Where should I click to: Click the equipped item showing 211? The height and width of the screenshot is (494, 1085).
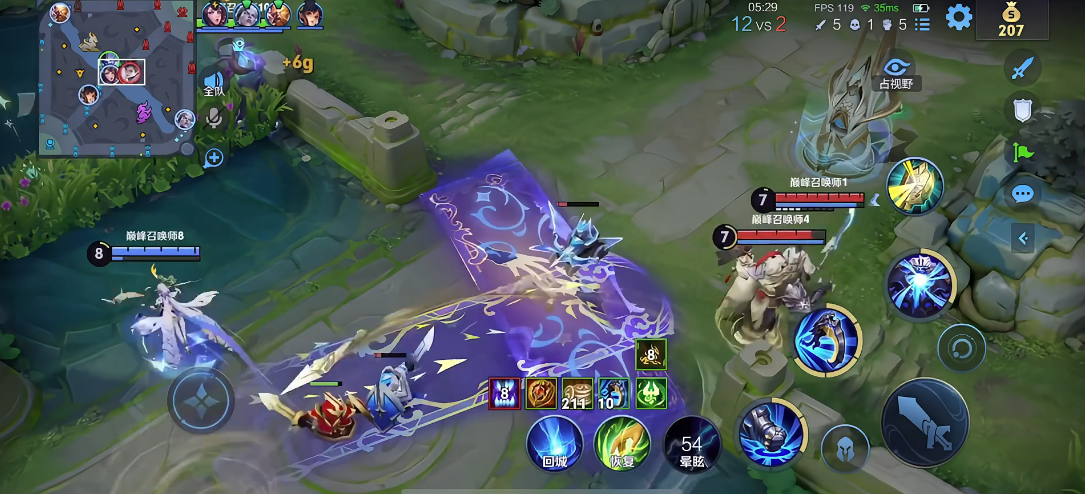click(x=576, y=394)
